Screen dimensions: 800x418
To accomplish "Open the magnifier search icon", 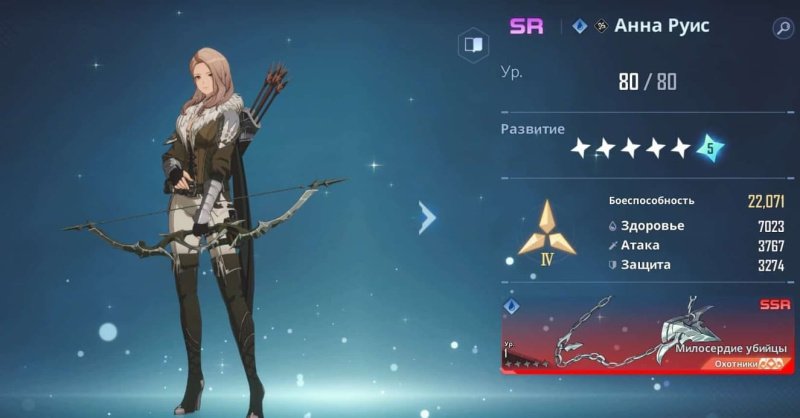I will pyautogui.click(x=782, y=27).
